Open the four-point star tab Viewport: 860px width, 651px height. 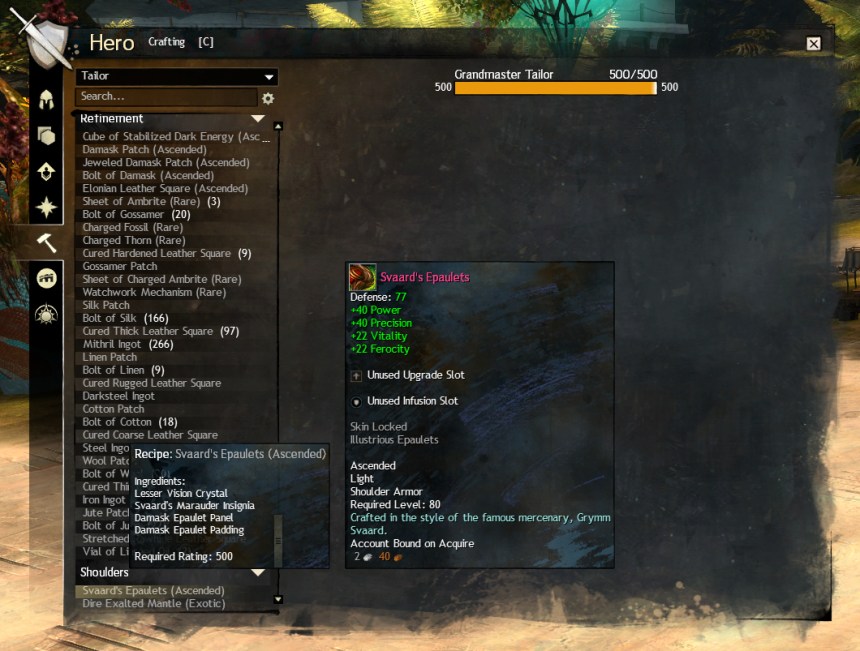pyautogui.click(x=46, y=207)
